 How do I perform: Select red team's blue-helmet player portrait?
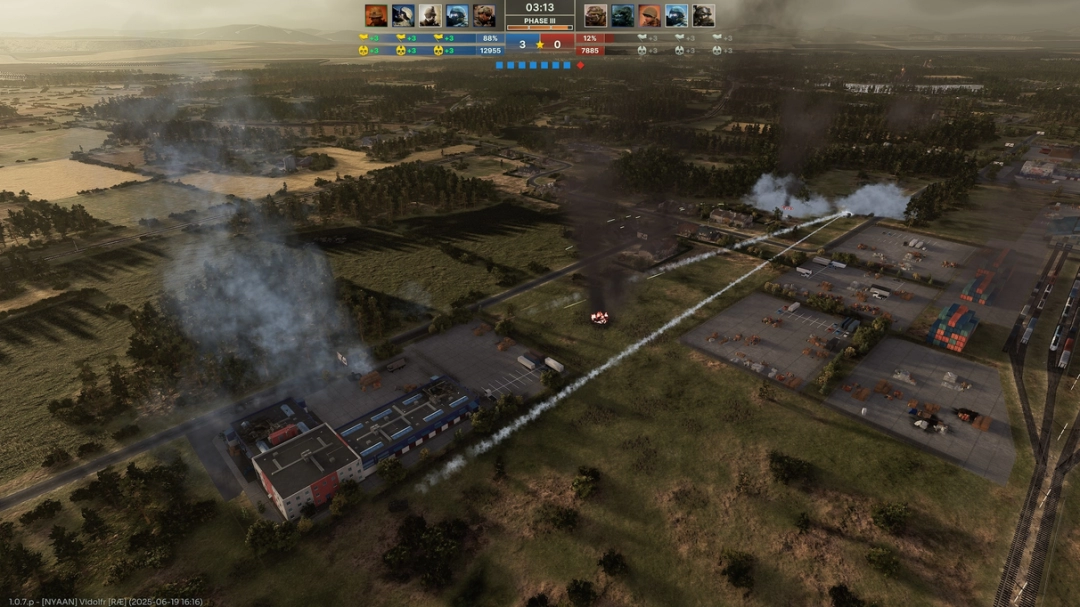pyautogui.click(x=677, y=15)
